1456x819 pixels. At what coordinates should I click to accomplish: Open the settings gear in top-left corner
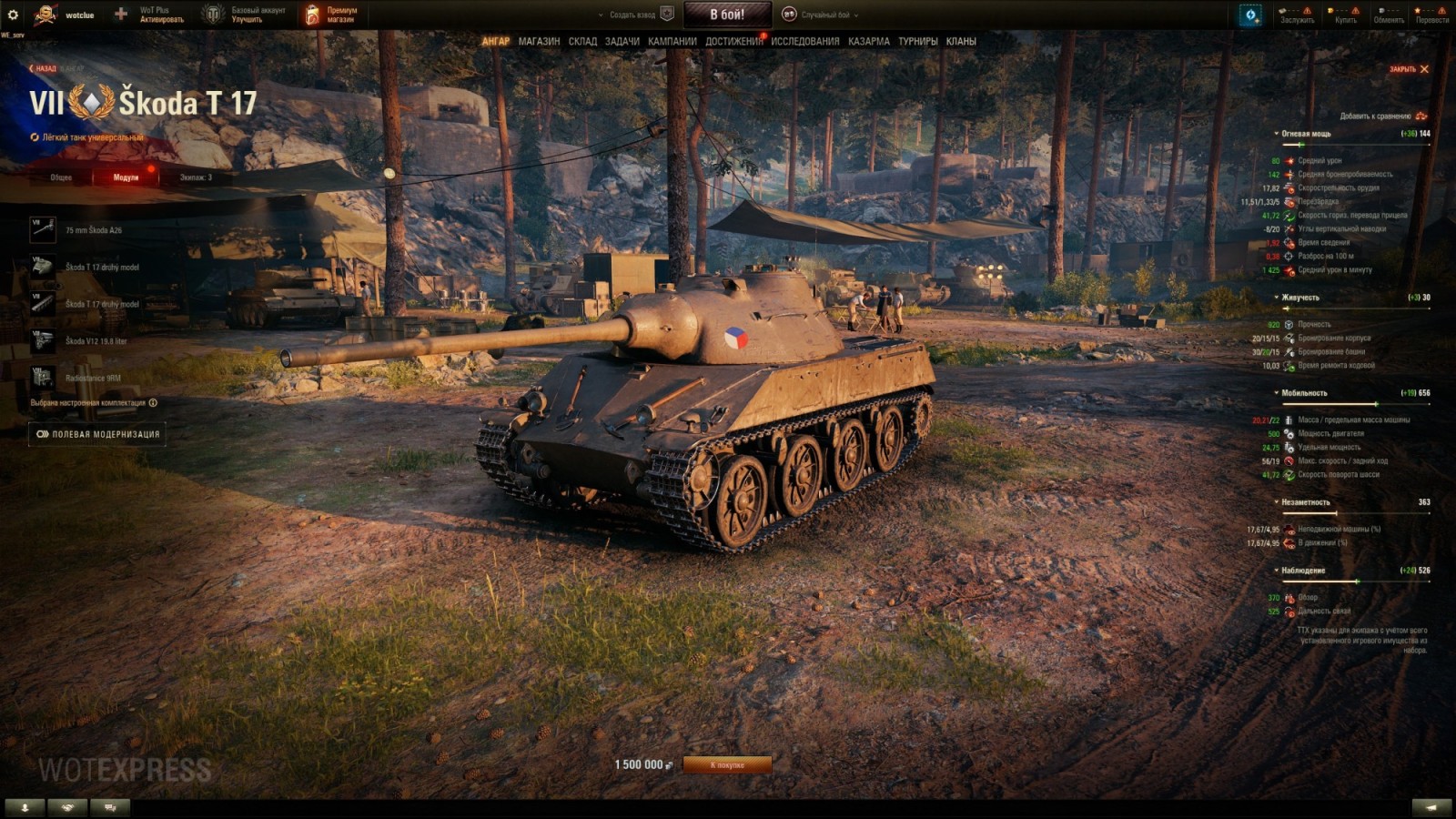(x=13, y=14)
